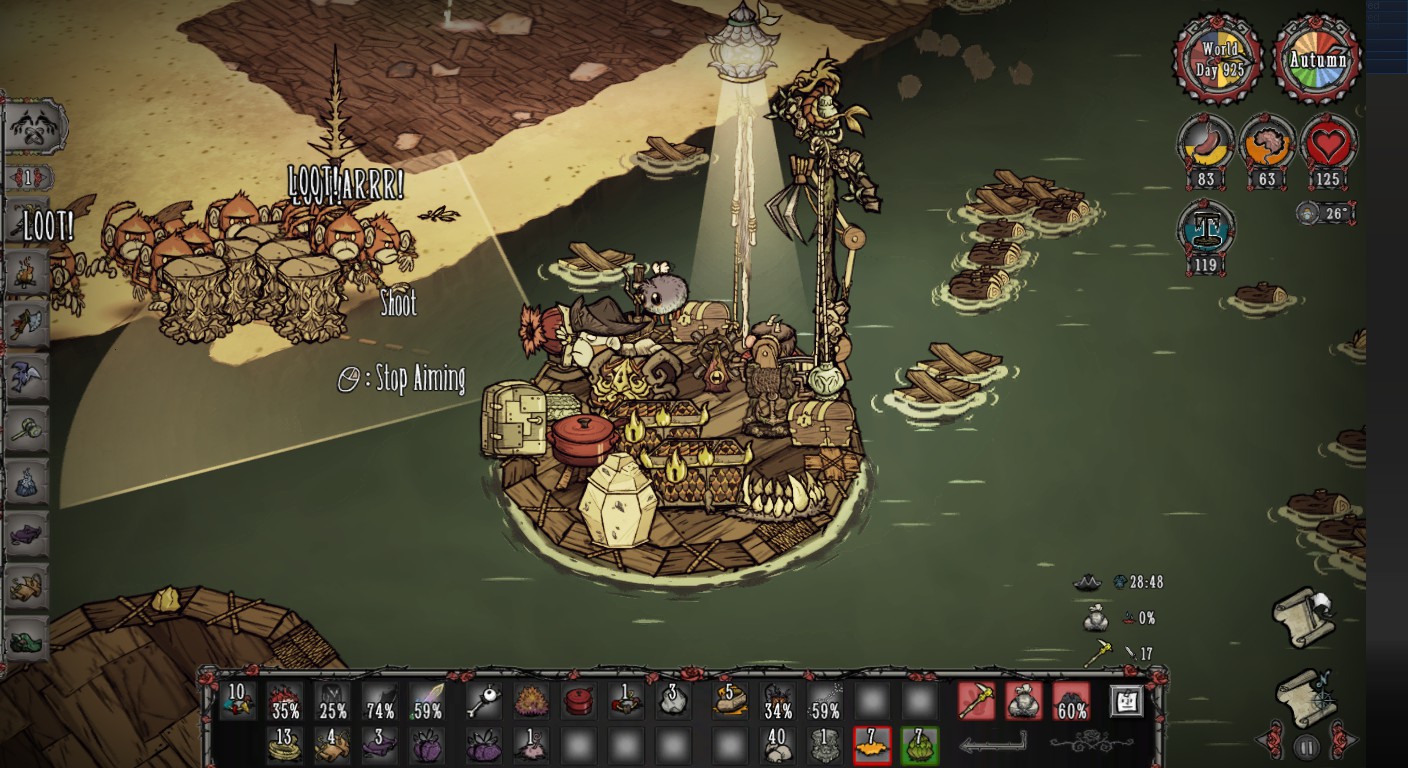Image resolution: width=1408 pixels, height=768 pixels.
Task: Click the red-highlighted slot with 7 items
Action: pyautogui.click(x=871, y=745)
